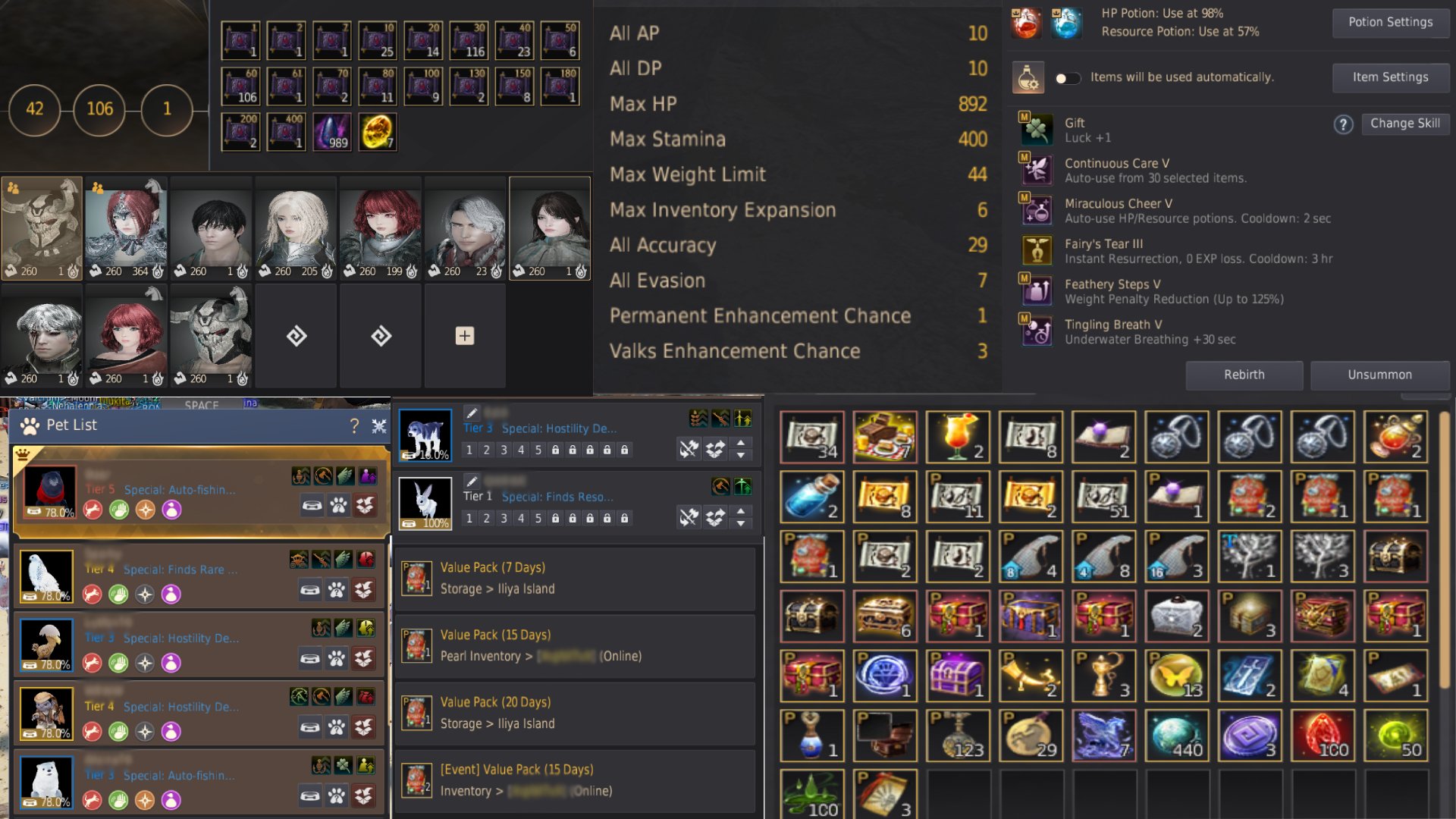
Task: Select the paw icon on the Tier 4 owl pet
Action: point(338,592)
